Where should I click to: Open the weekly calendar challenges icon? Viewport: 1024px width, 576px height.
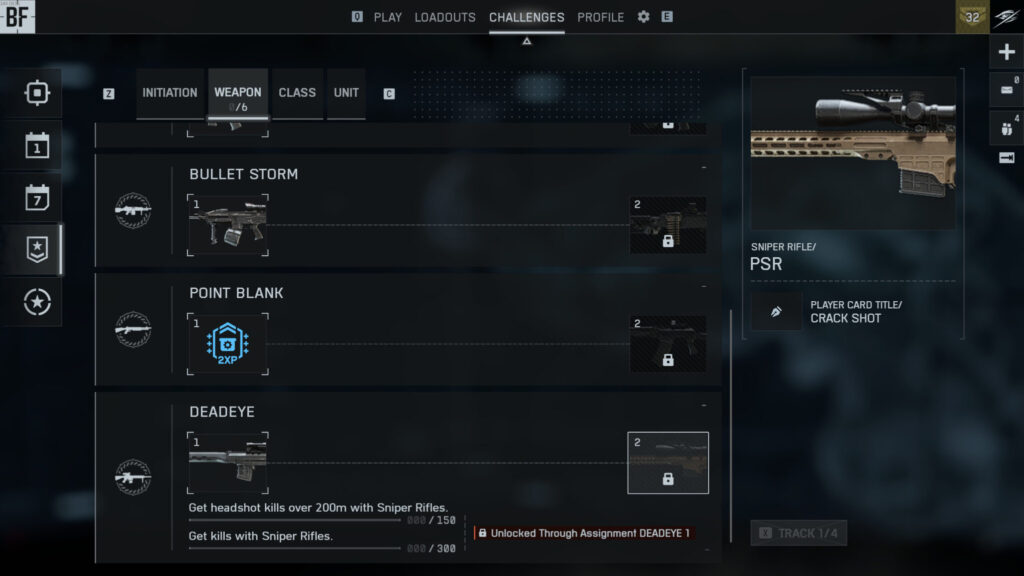[x=37, y=198]
